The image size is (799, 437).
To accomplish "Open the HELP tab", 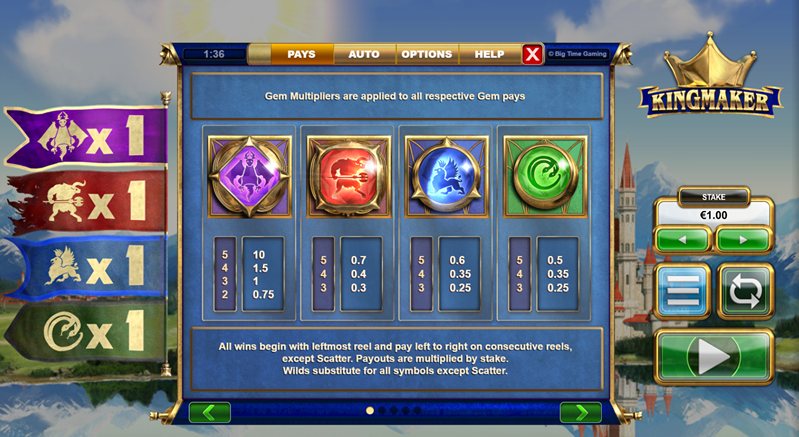I will [489, 54].
